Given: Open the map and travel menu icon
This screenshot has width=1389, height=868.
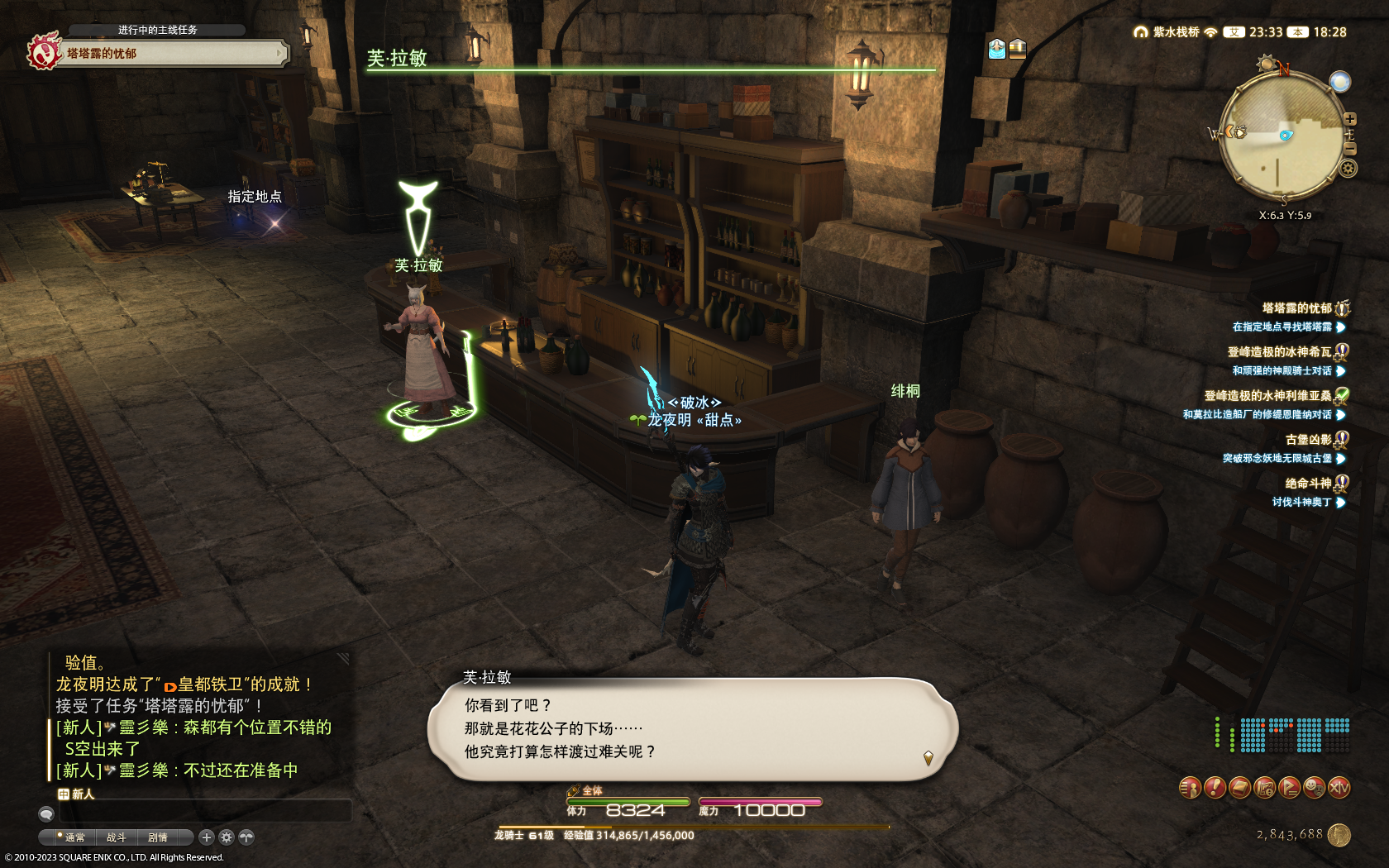Looking at the screenshot, I should point(1264,788).
